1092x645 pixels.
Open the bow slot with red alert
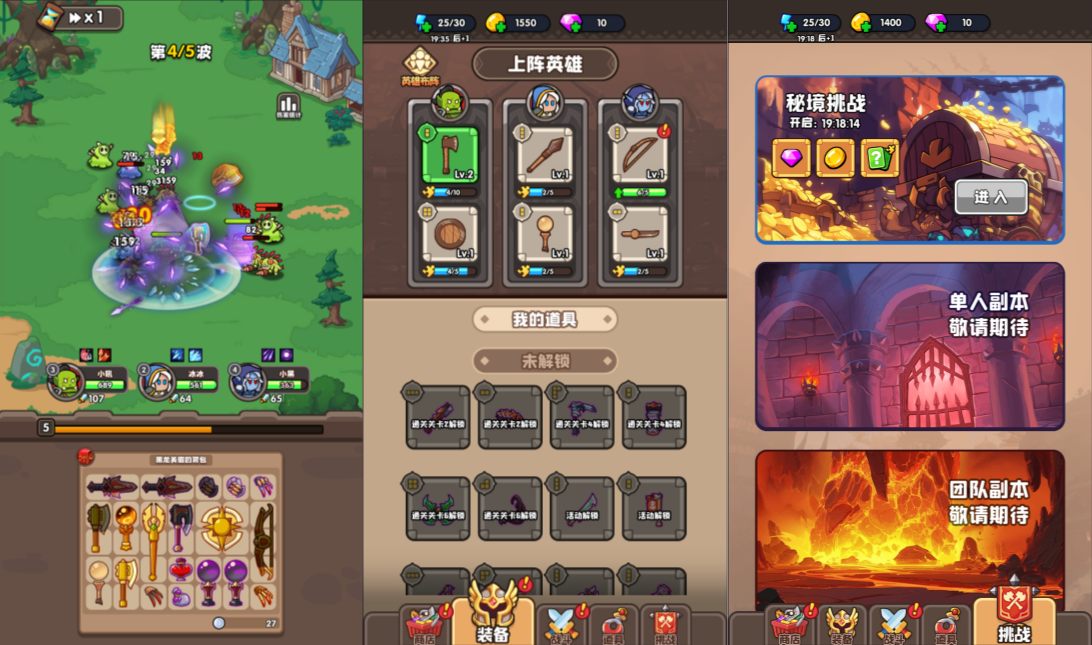pos(639,156)
